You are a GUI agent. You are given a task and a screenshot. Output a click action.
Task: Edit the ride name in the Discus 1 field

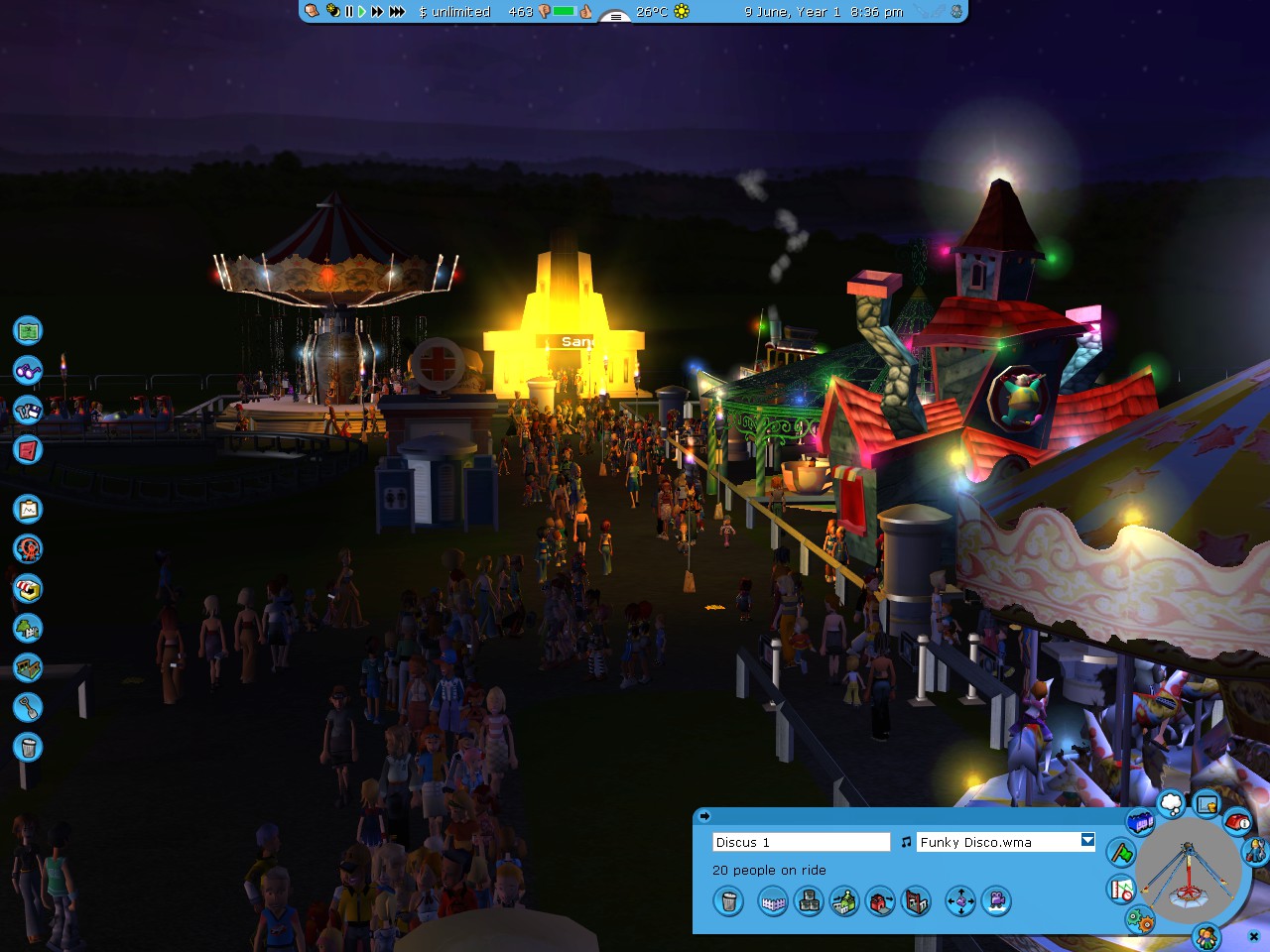pos(801,841)
